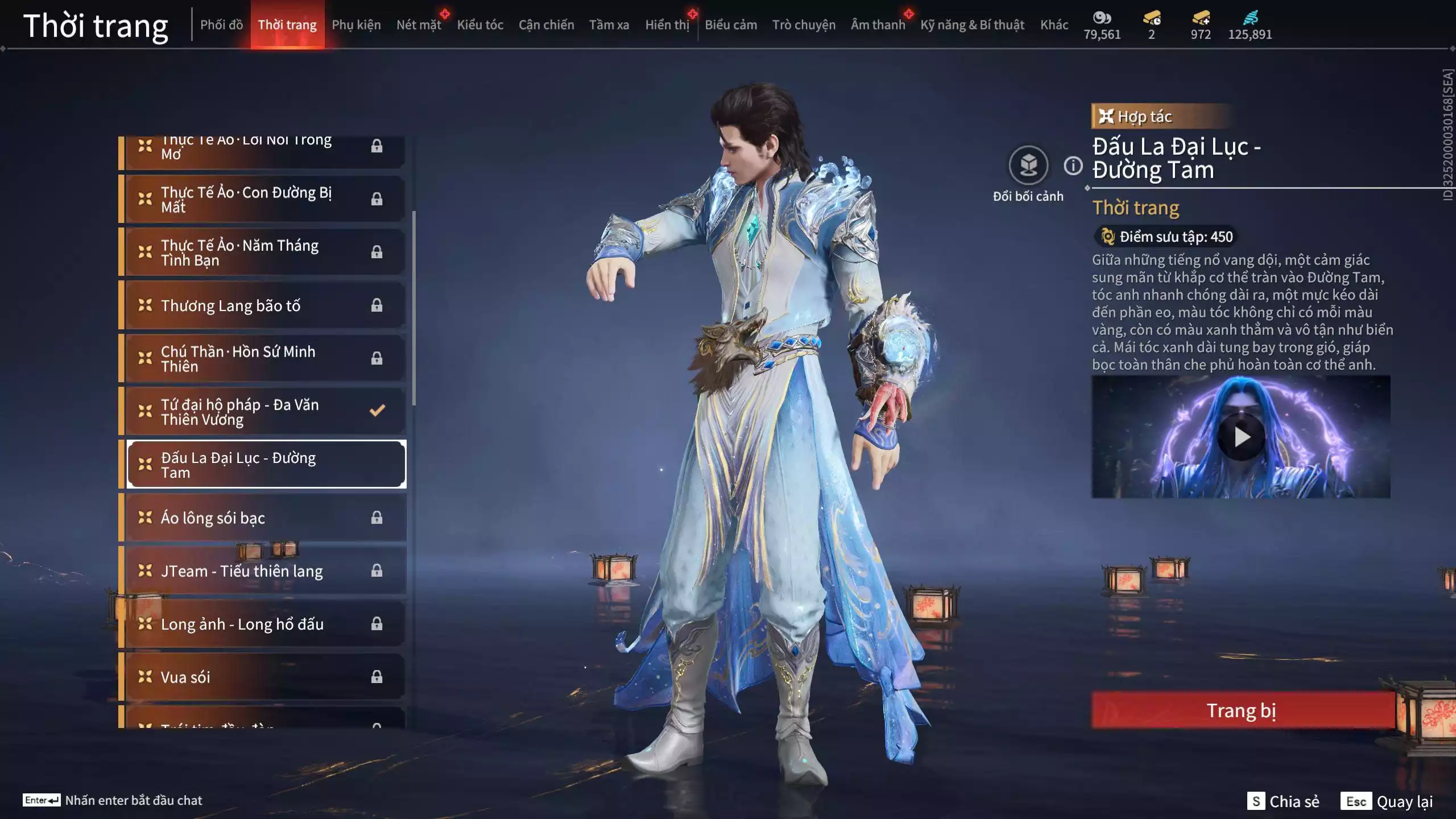Go to the Kiểu tóc tab

click(x=480, y=25)
